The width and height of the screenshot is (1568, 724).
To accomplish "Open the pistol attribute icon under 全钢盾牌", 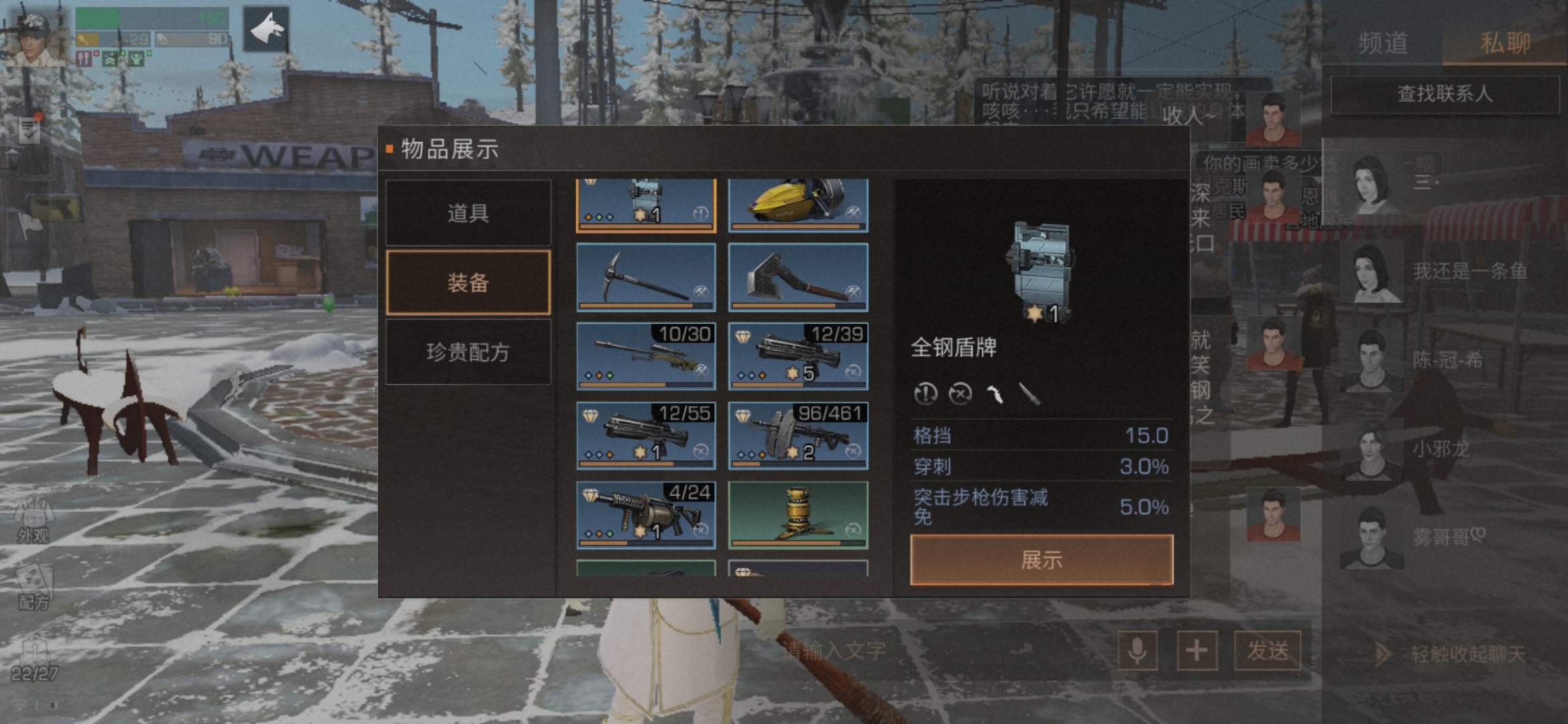I will click(x=995, y=394).
